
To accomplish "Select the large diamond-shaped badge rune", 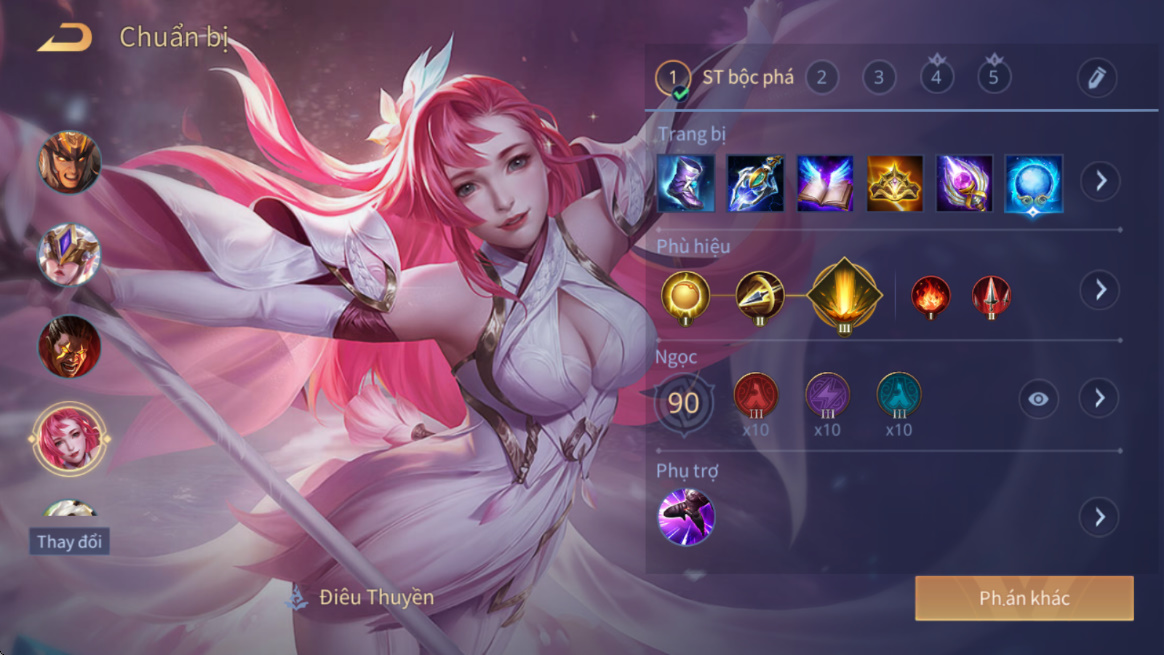I will pyautogui.click(x=844, y=294).
